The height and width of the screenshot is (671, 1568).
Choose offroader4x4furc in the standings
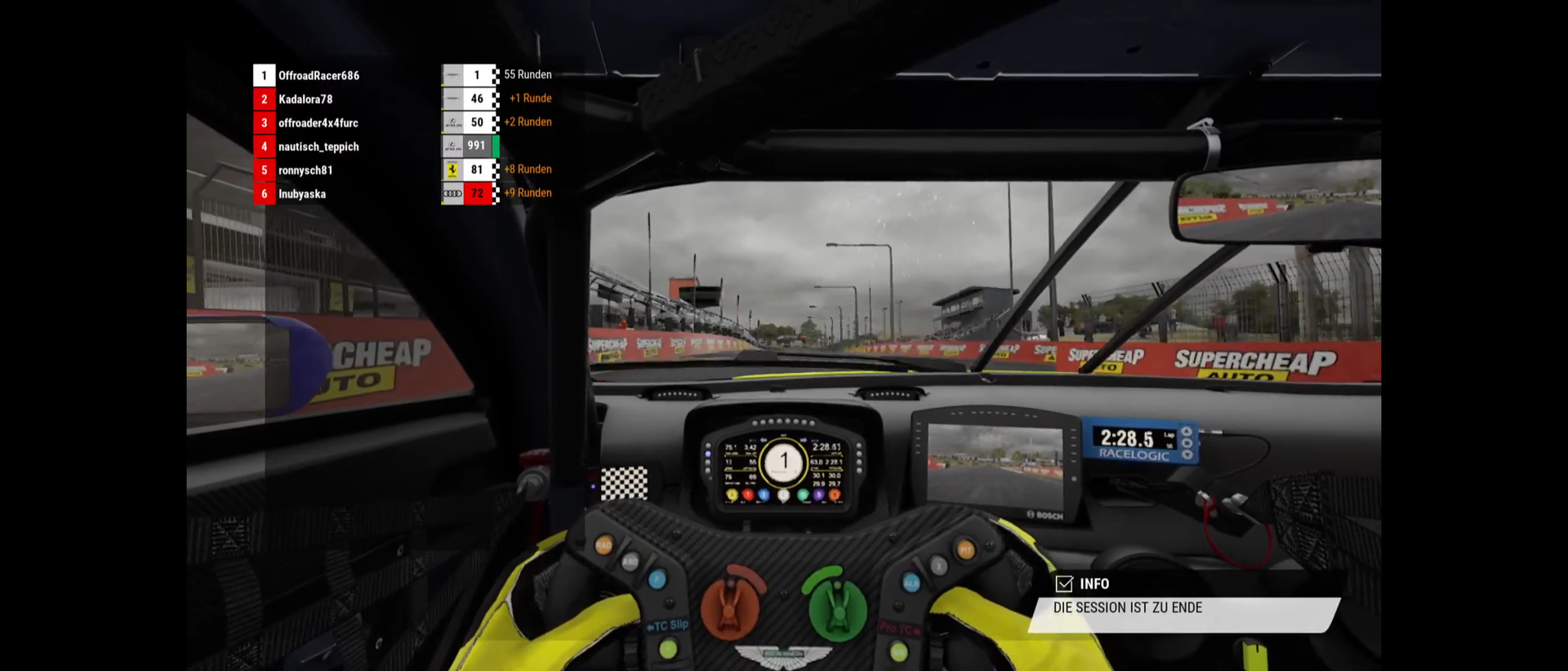coord(318,123)
